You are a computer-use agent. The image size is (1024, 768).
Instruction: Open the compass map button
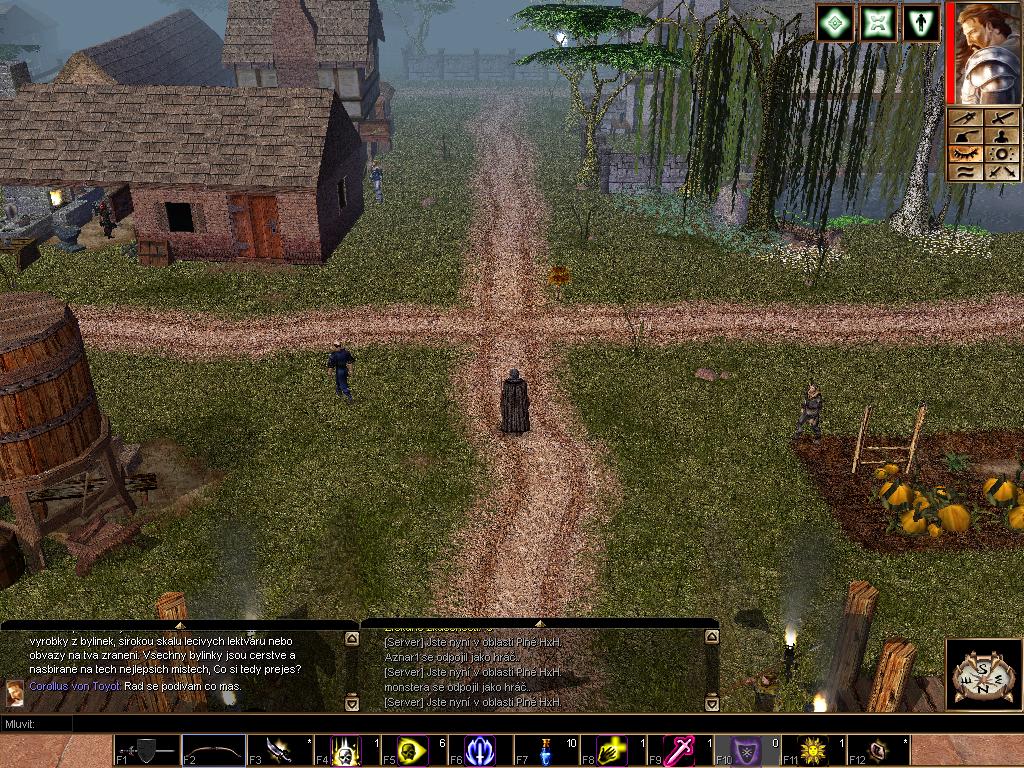(x=981, y=674)
